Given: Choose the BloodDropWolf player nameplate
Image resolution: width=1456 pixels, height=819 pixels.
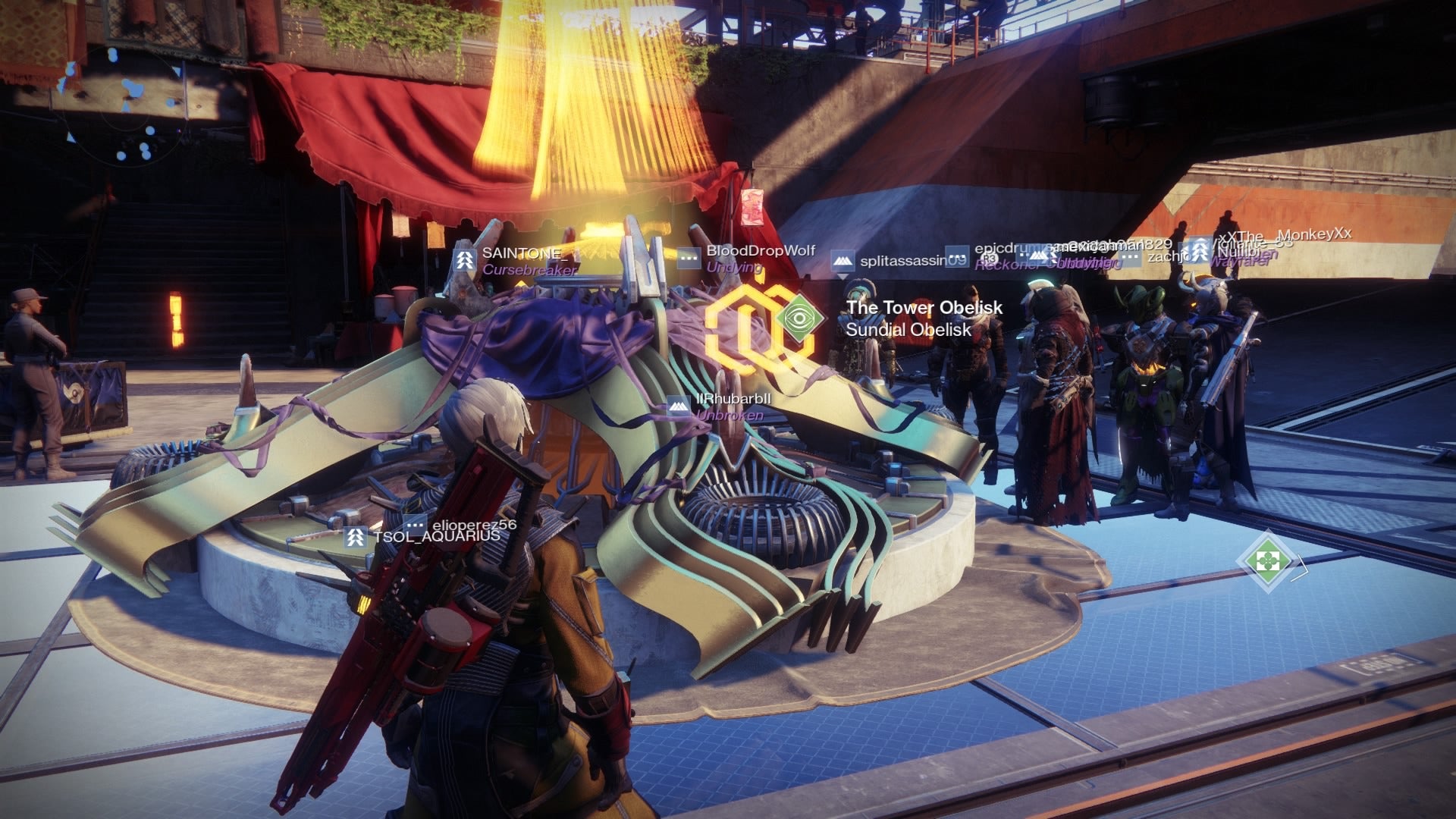Looking at the screenshot, I should 760,251.
